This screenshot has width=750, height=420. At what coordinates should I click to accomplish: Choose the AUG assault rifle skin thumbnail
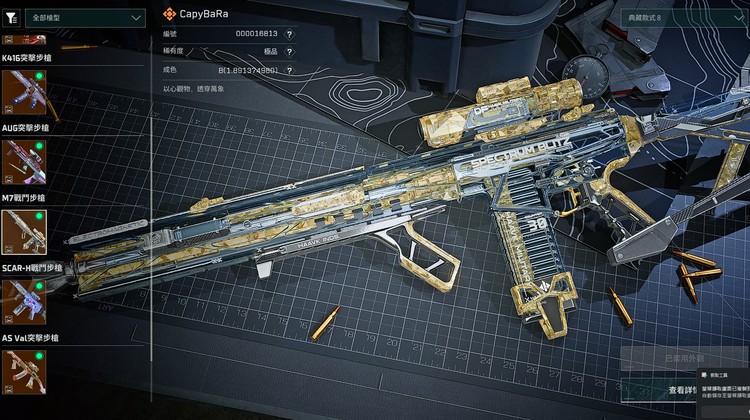click(x=23, y=161)
